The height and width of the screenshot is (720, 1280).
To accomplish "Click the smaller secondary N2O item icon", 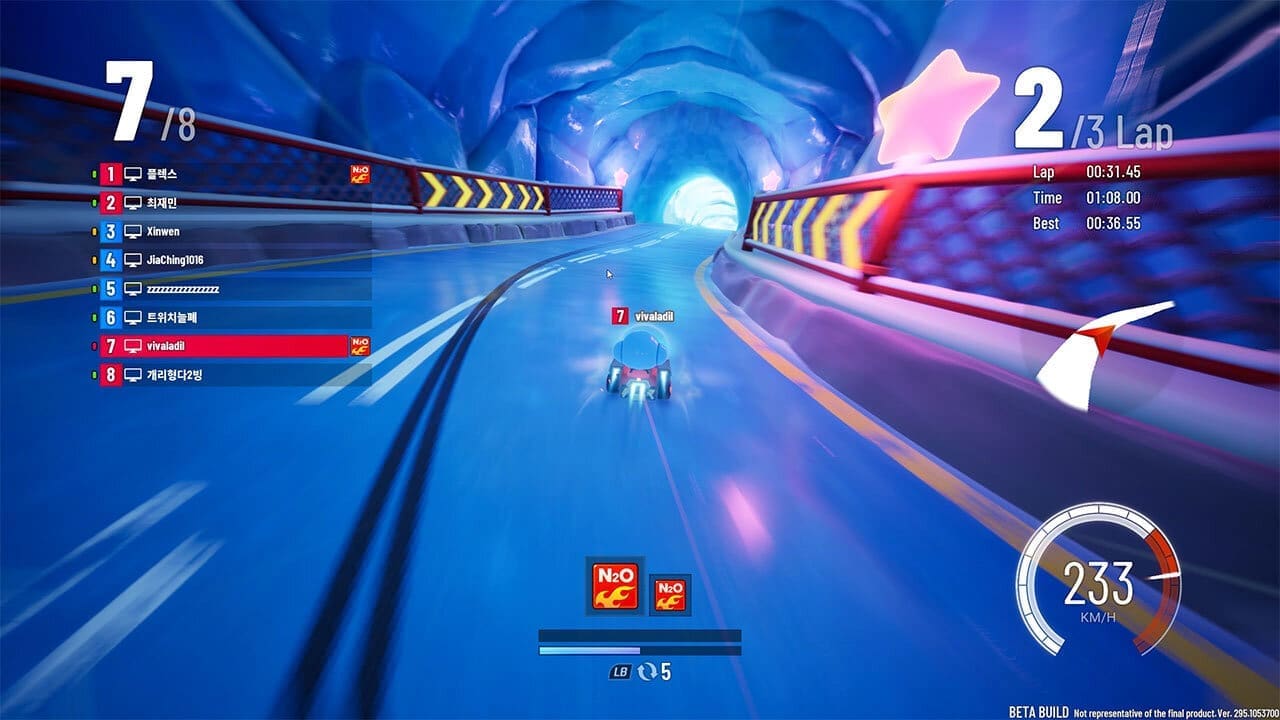I will (x=668, y=593).
